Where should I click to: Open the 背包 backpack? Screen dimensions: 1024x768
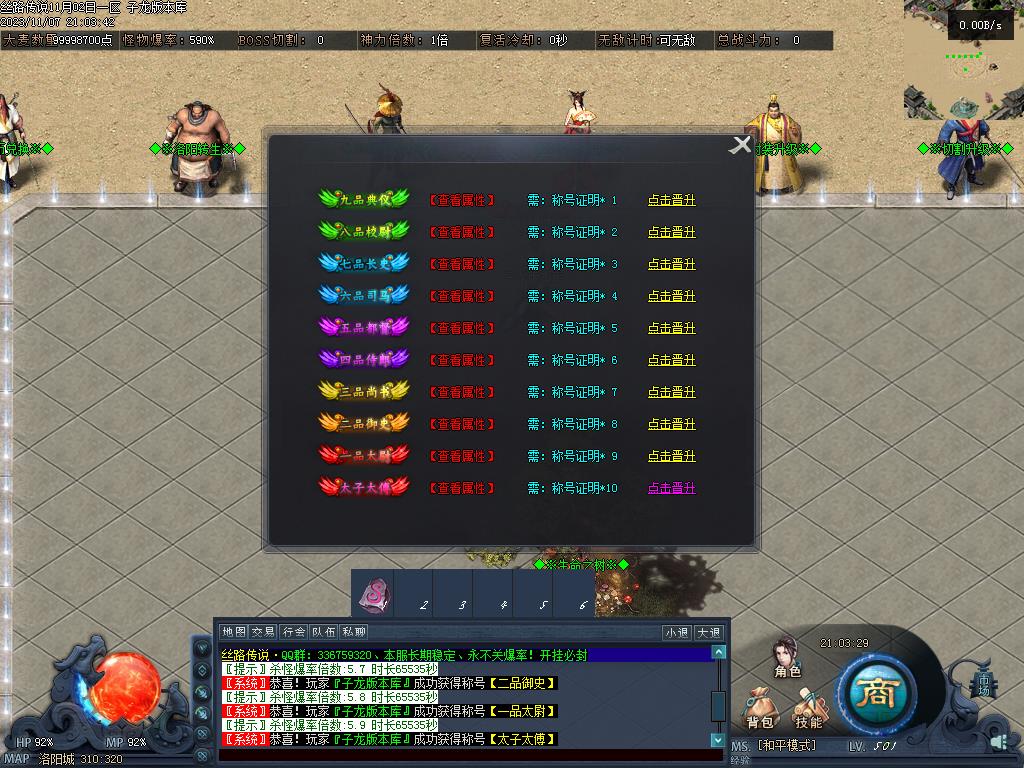pyautogui.click(x=760, y=710)
